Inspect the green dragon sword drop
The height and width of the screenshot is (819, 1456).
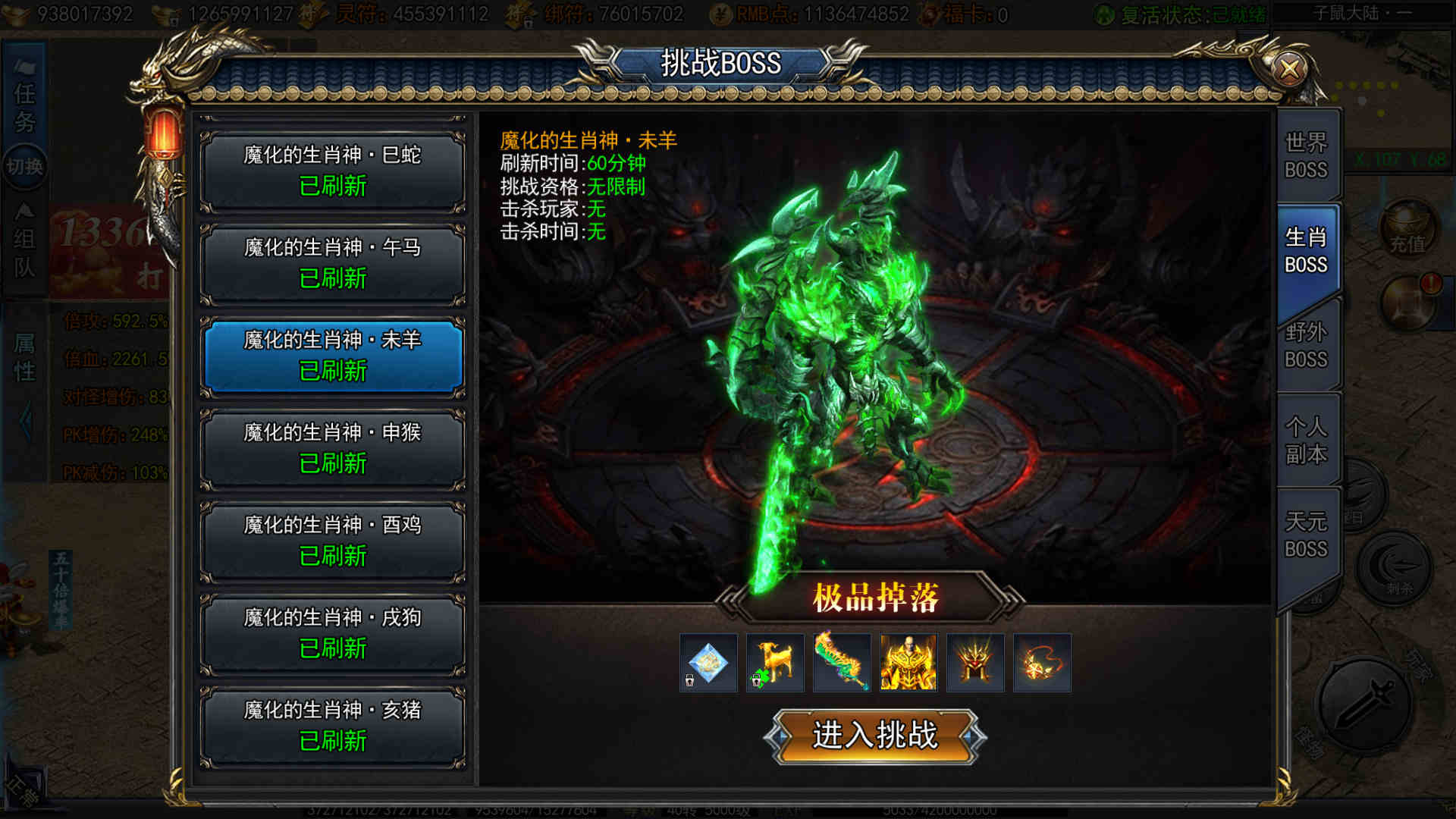click(x=842, y=663)
